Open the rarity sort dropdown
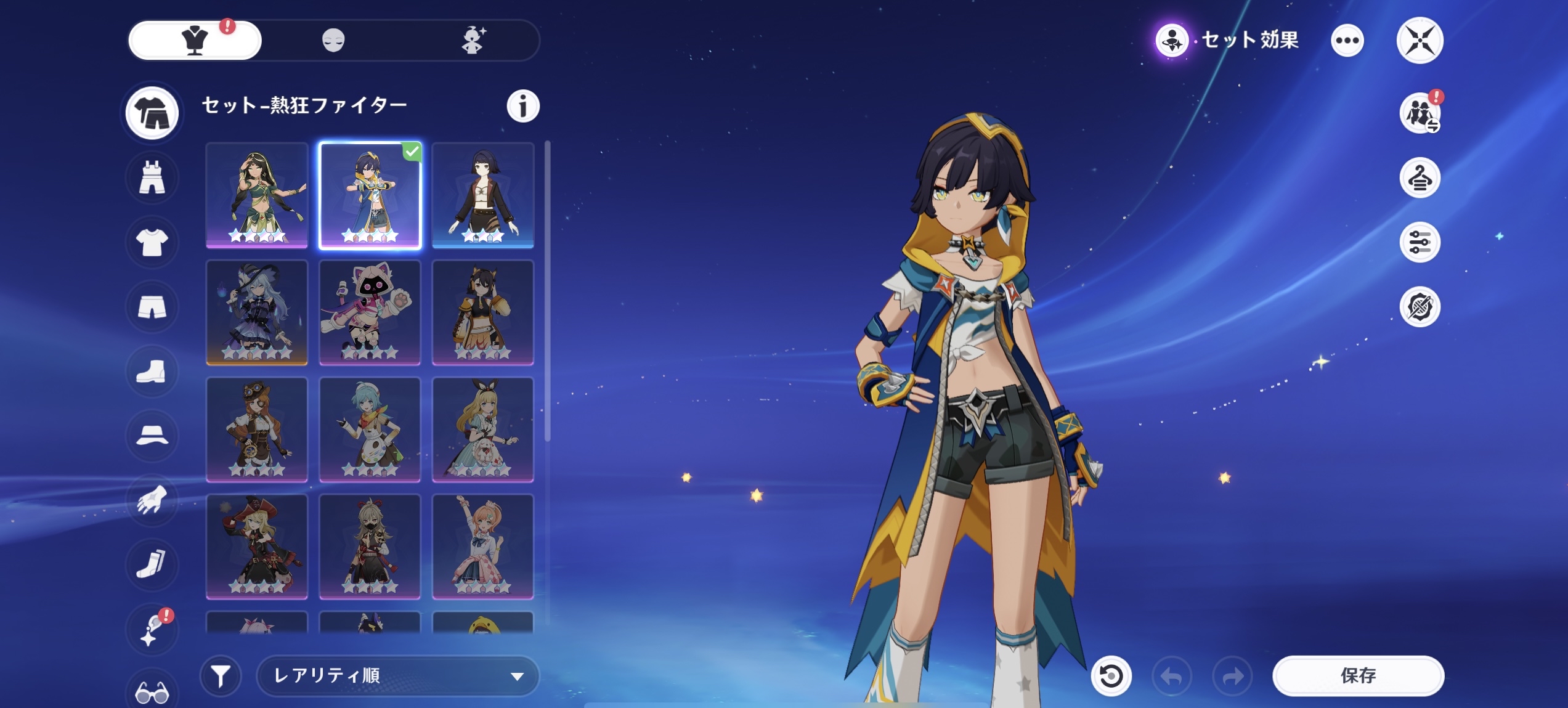This screenshot has width=1568, height=708. click(397, 676)
